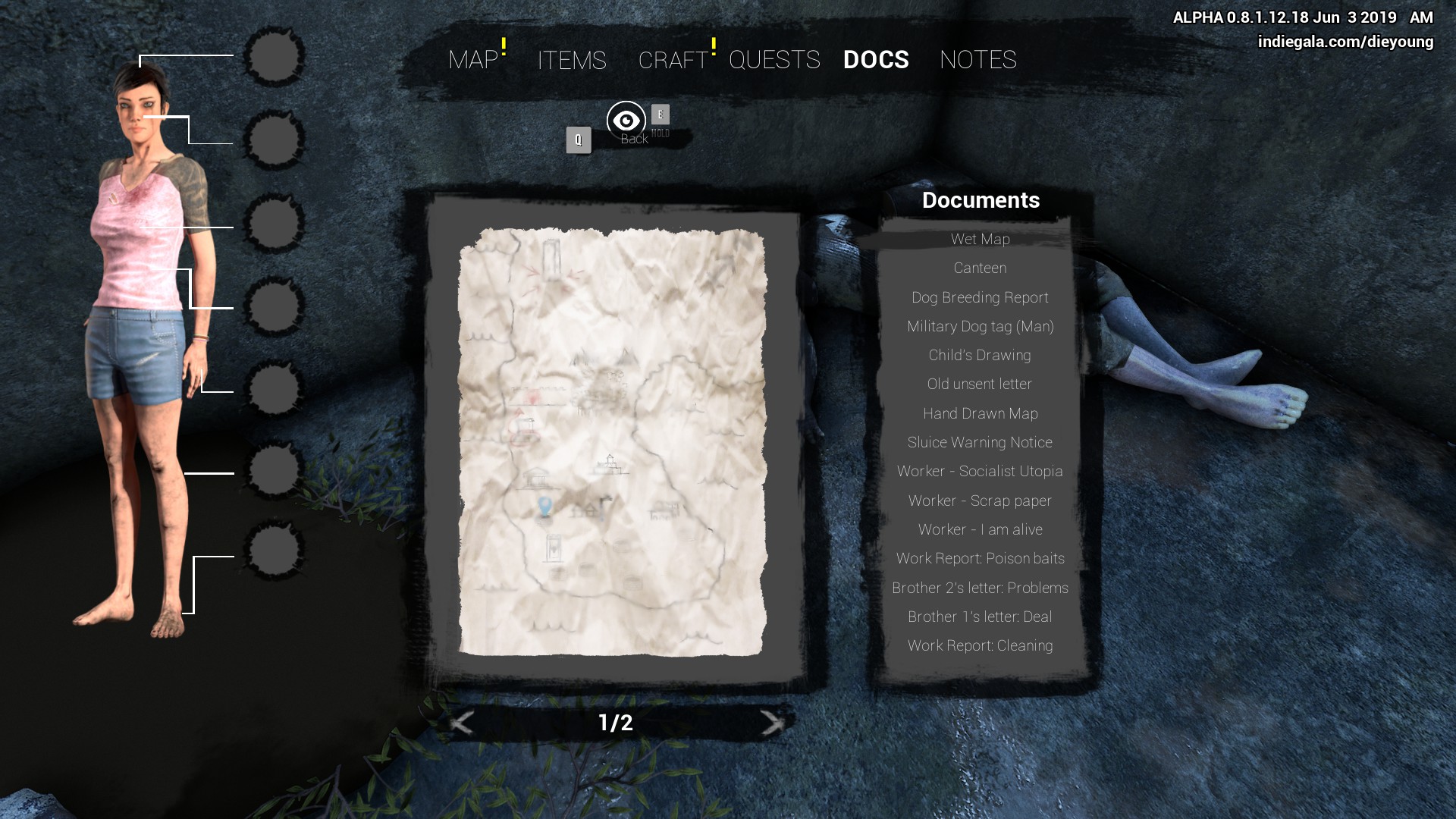Viewport: 1456px width, 819px height.
Task: Go to the CRAFT tab
Action: click(673, 60)
